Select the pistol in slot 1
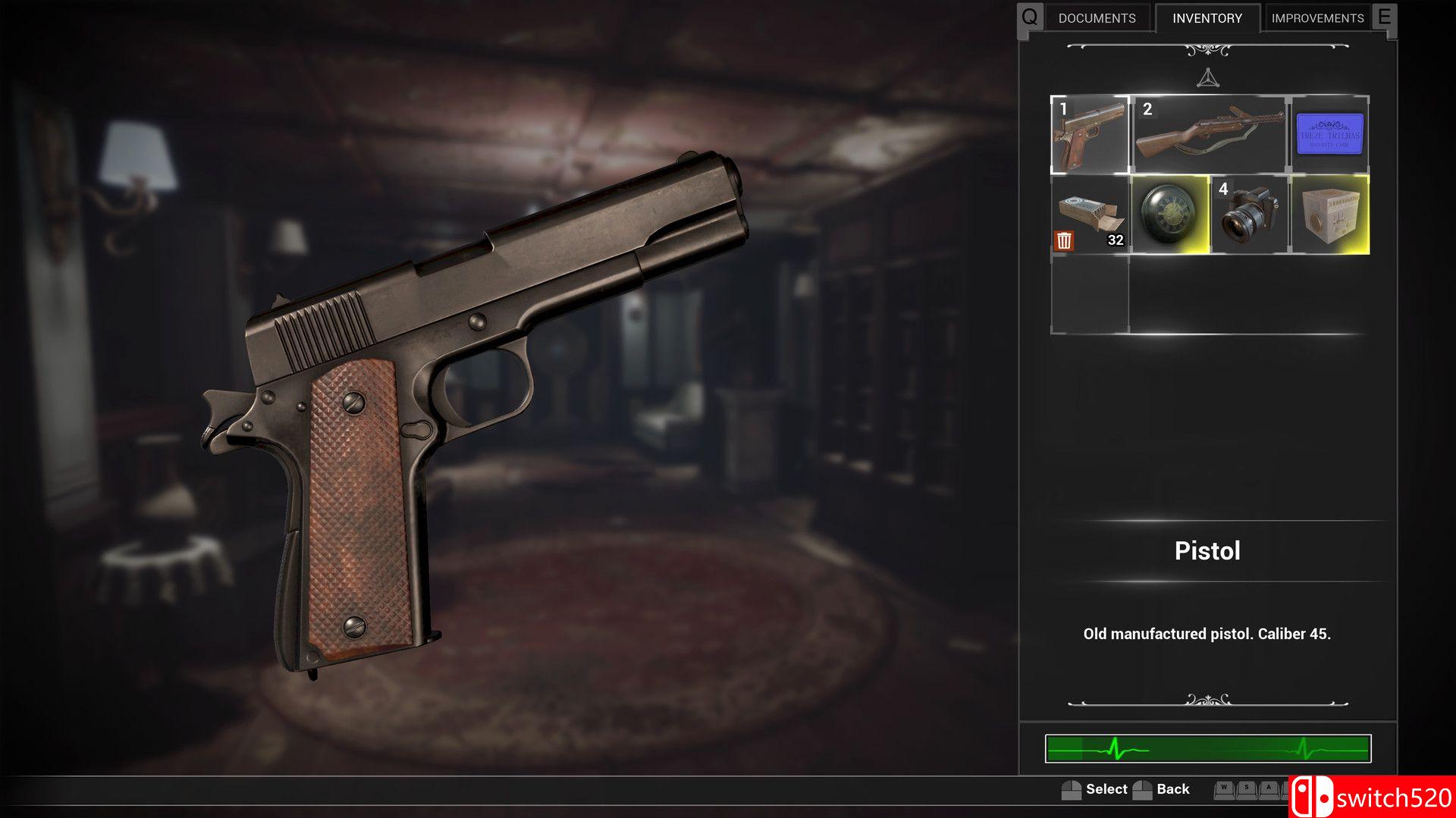 1090,135
